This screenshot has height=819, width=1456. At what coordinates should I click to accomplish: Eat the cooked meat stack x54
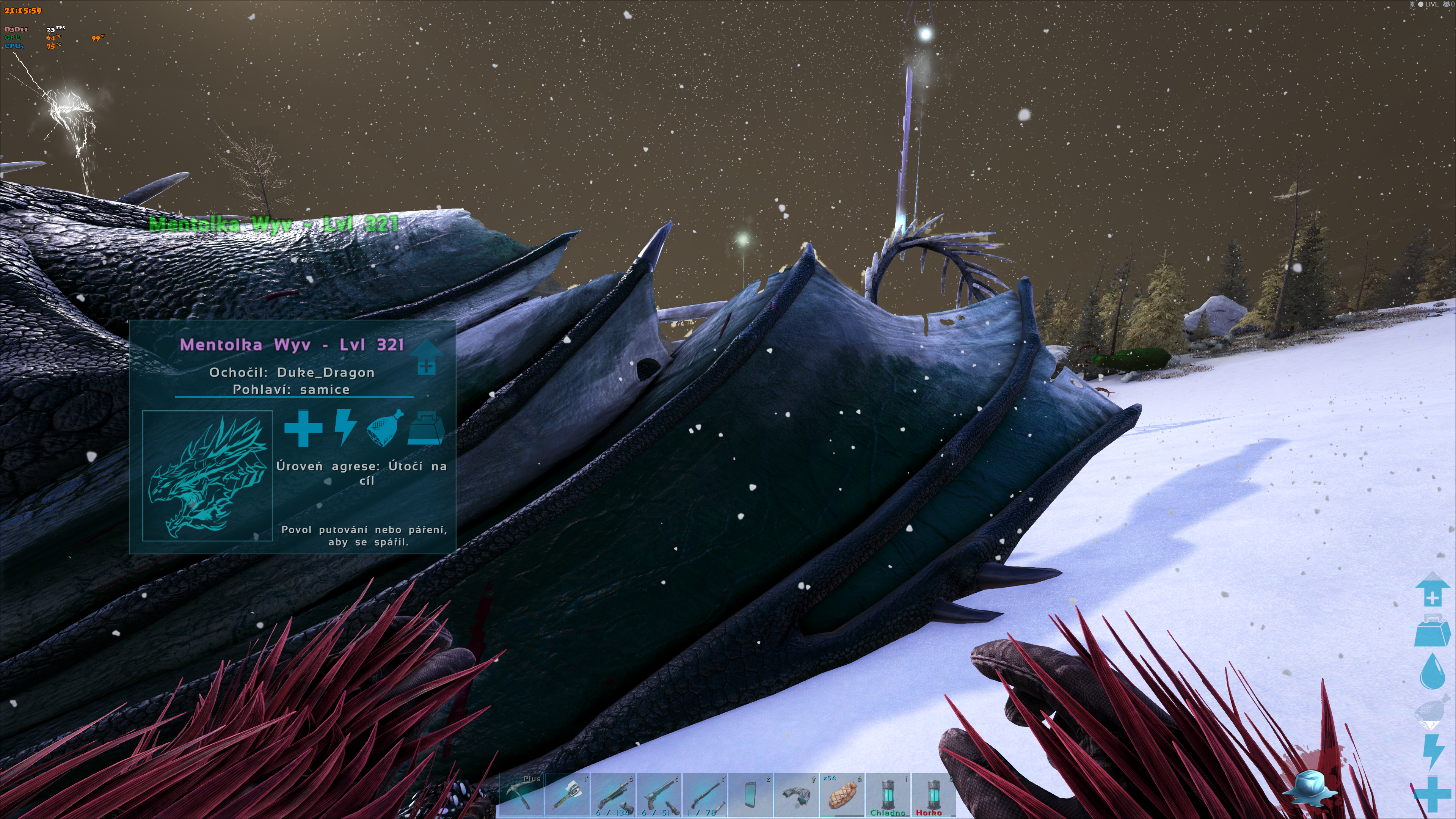click(842, 794)
